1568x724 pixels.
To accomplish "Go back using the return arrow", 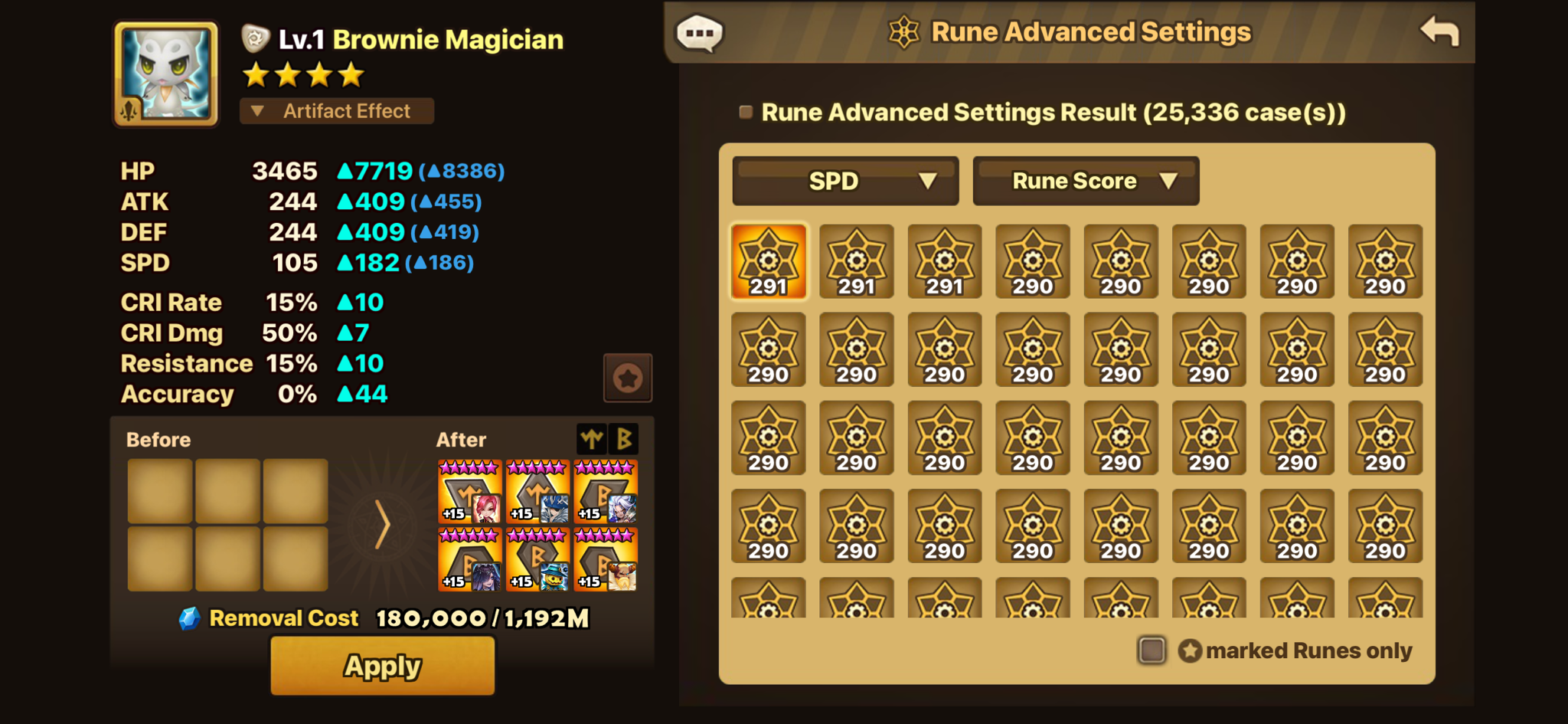I will click(x=1439, y=32).
